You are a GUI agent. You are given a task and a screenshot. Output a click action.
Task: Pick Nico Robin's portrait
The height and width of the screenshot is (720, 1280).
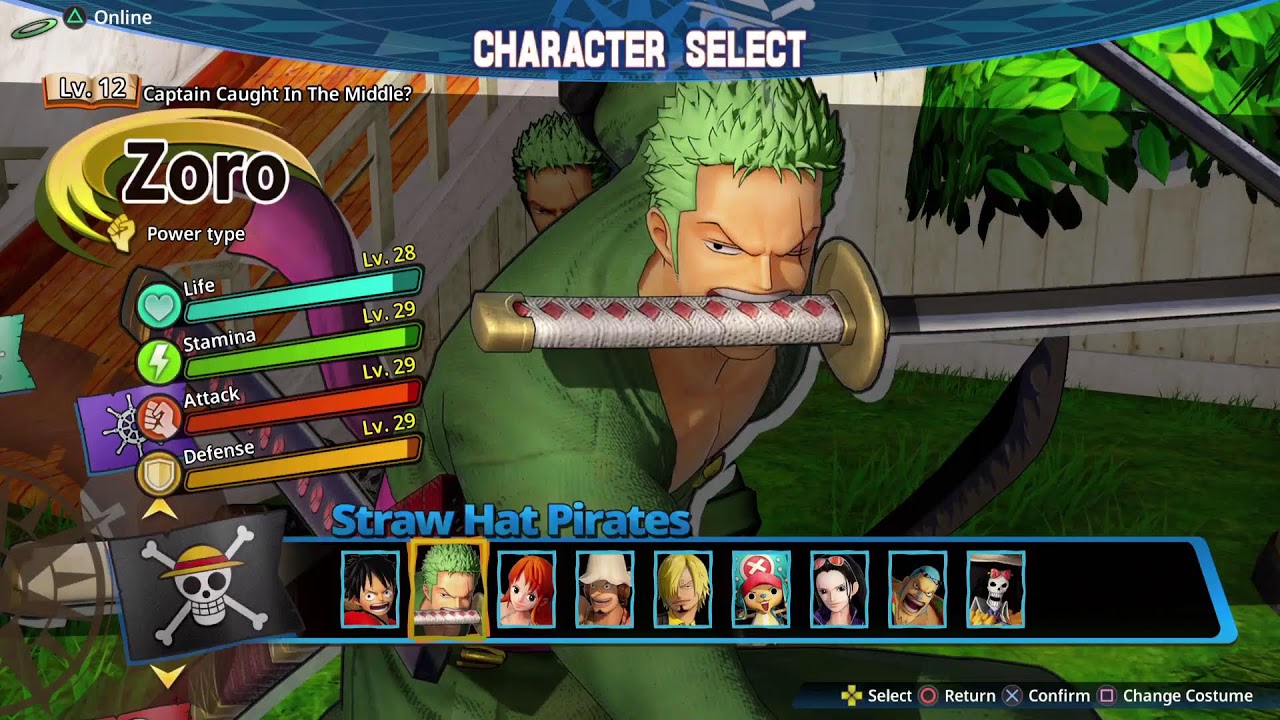(x=839, y=589)
